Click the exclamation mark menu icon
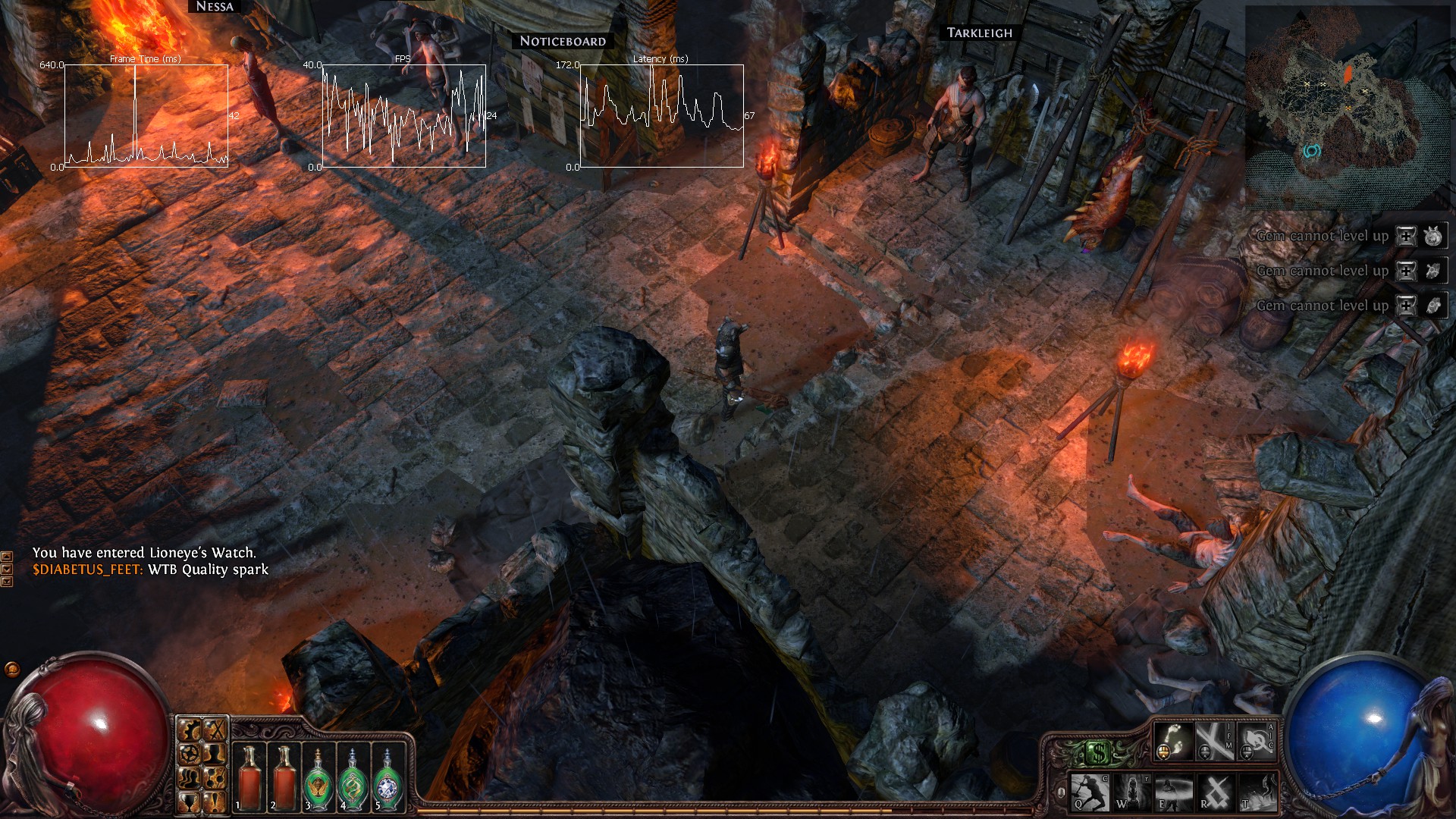Viewport: 1456px width, 819px height. coord(216,802)
